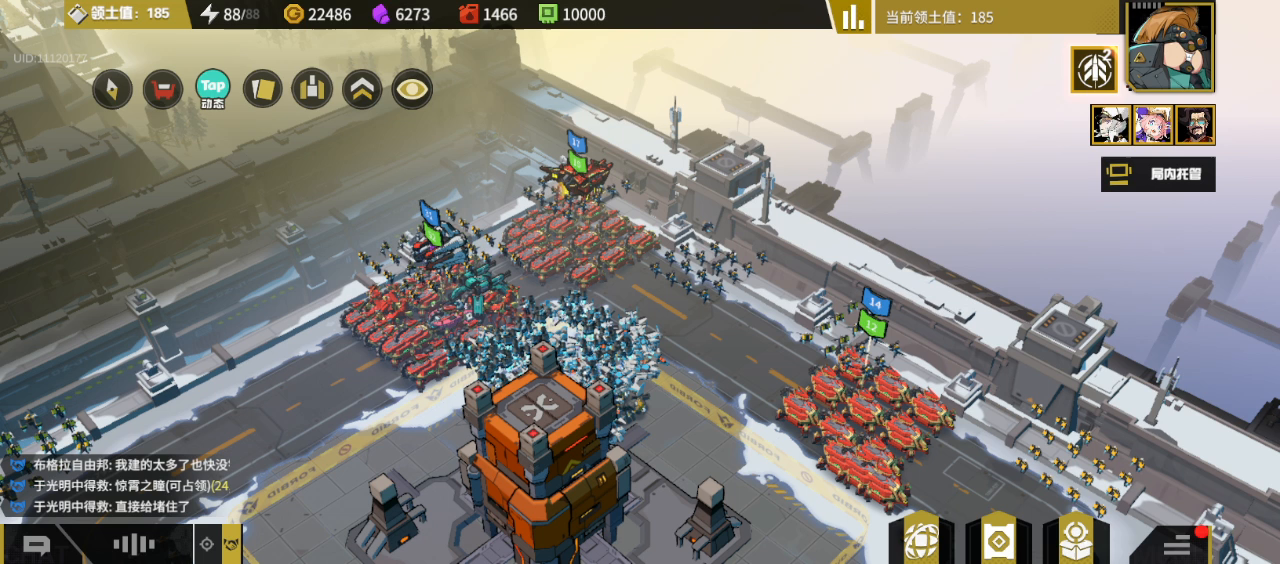
Task: Activate the missile skill icon
Action: click(1093, 70)
